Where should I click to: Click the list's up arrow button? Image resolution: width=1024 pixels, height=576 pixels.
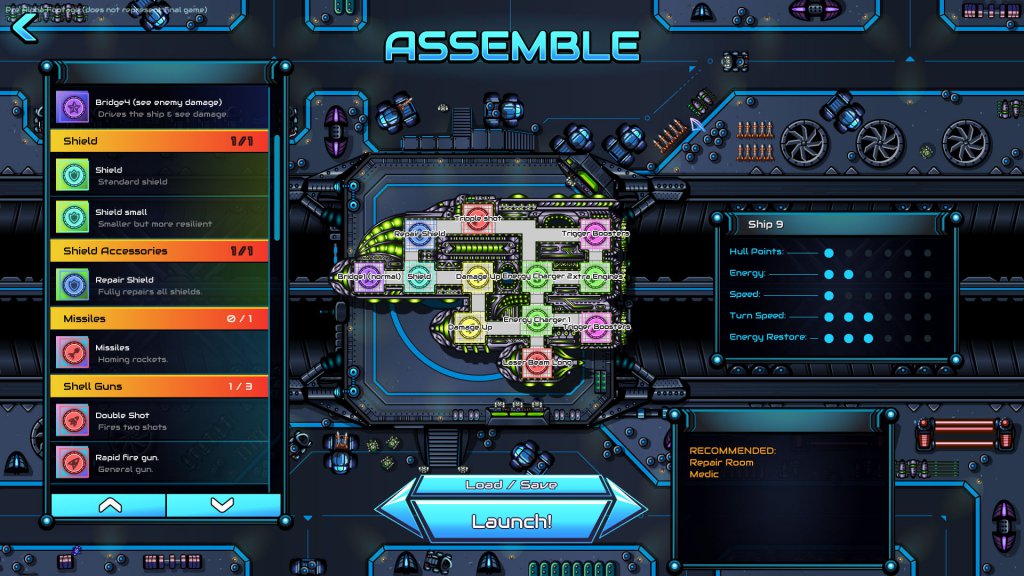pos(109,505)
